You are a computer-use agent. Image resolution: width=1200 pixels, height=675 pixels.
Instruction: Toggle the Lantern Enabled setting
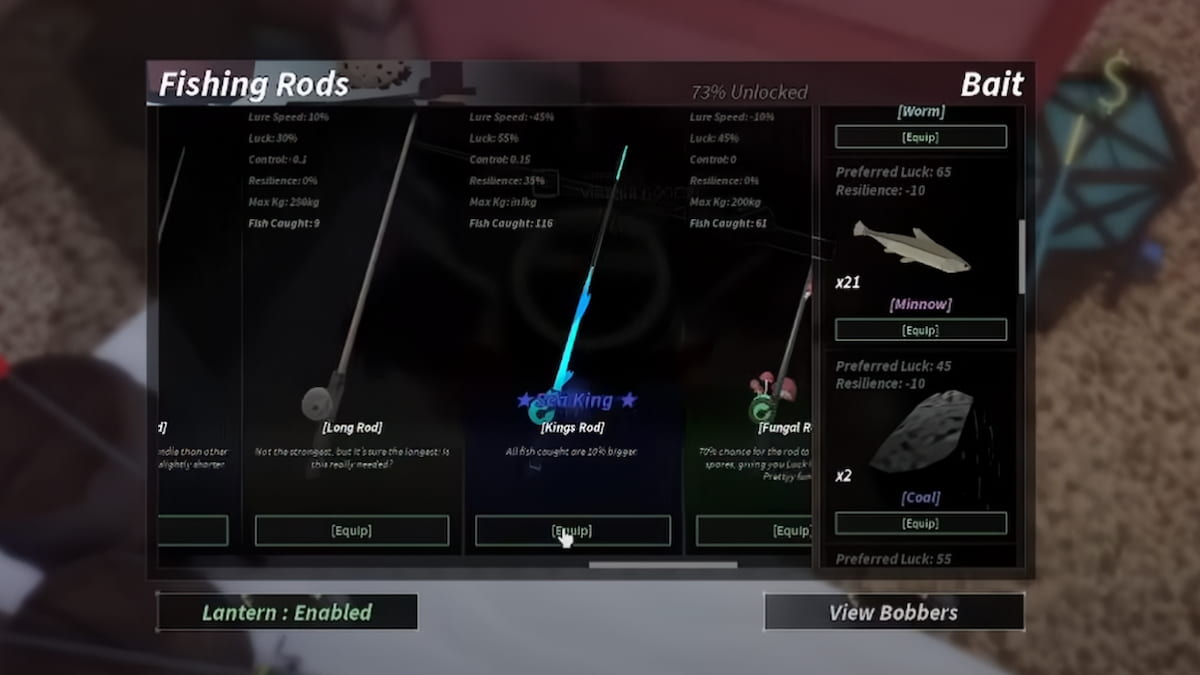(287, 612)
